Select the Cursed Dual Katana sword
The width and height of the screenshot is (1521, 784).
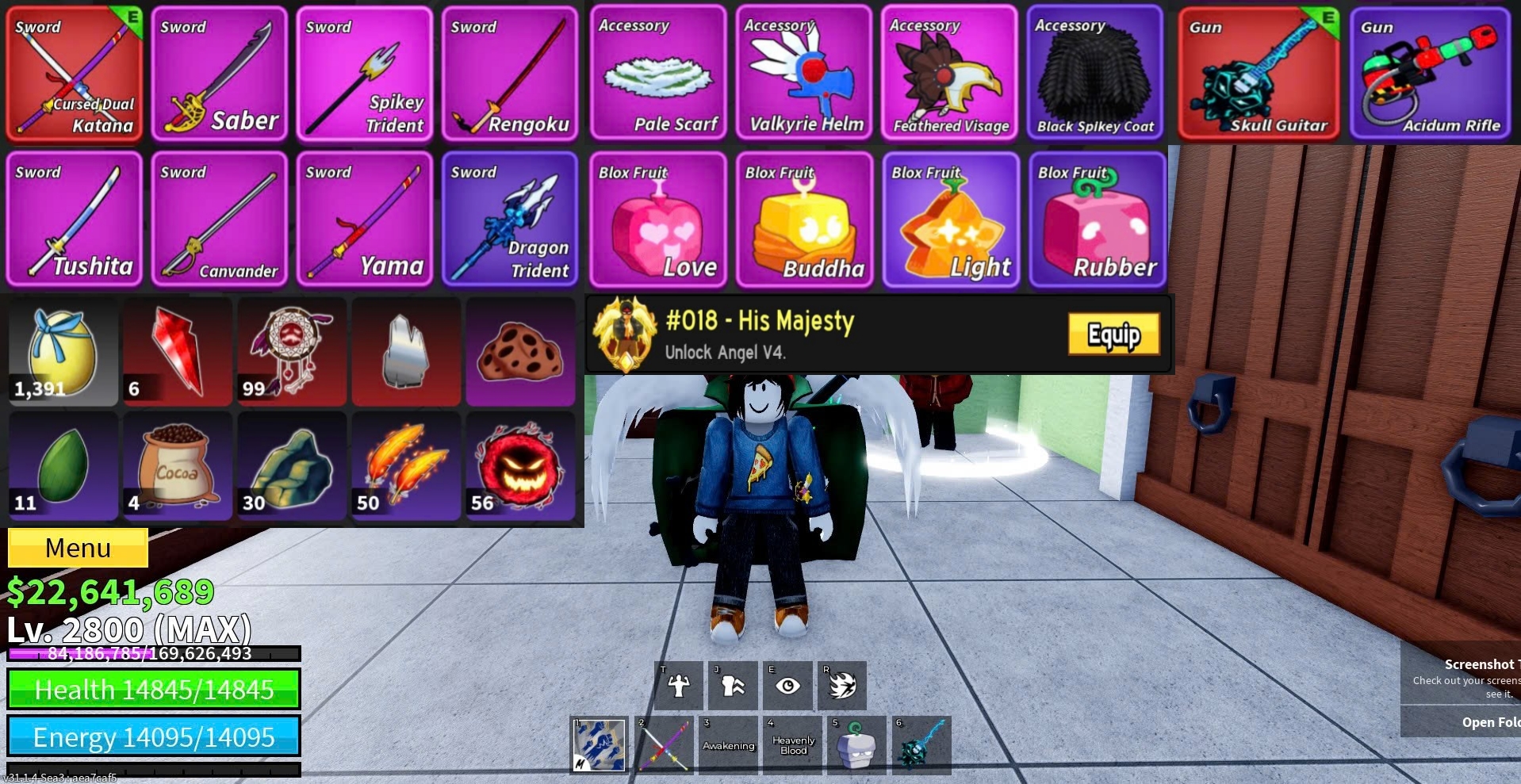(x=74, y=74)
